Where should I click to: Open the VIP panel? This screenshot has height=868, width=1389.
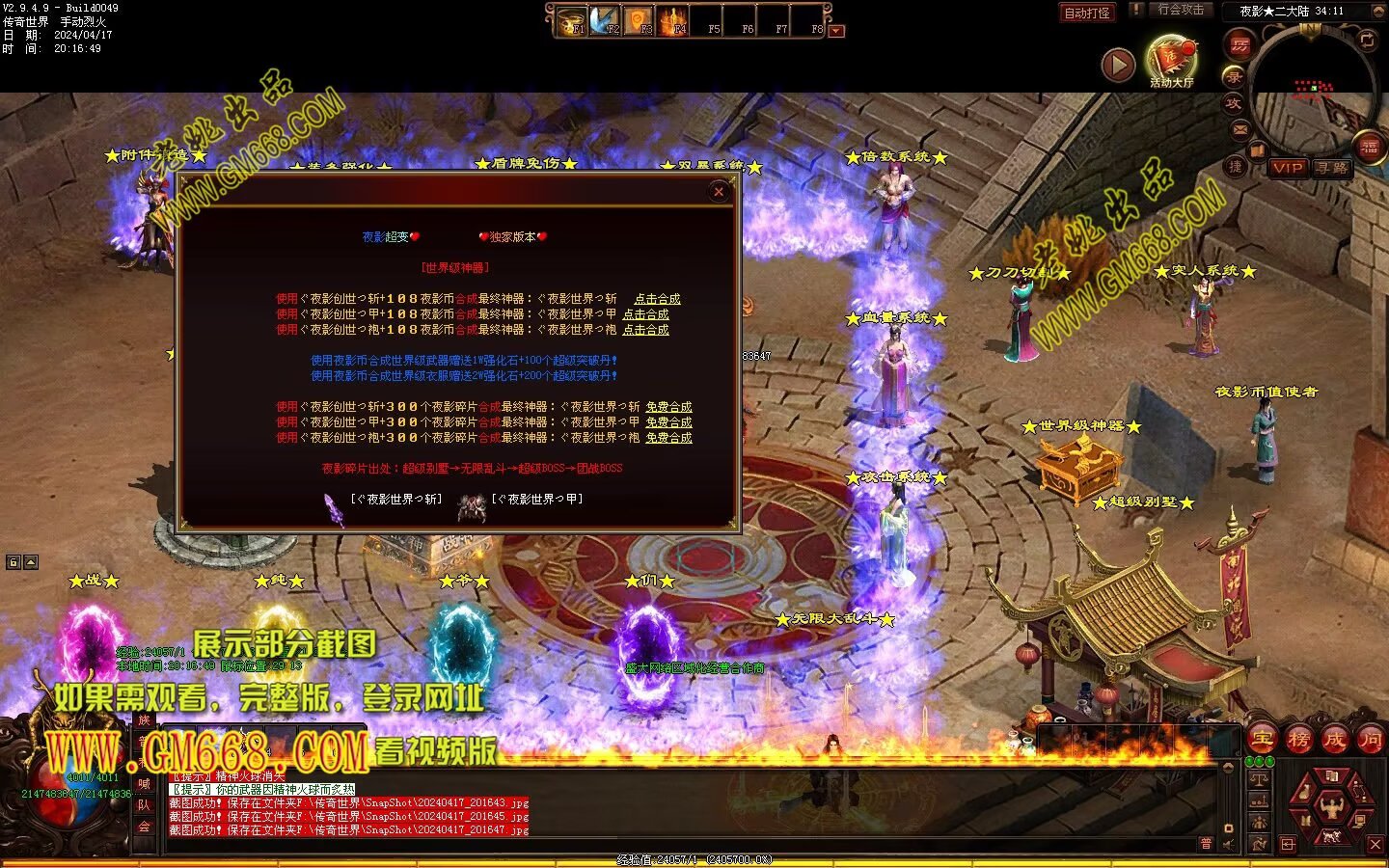tap(1288, 168)
